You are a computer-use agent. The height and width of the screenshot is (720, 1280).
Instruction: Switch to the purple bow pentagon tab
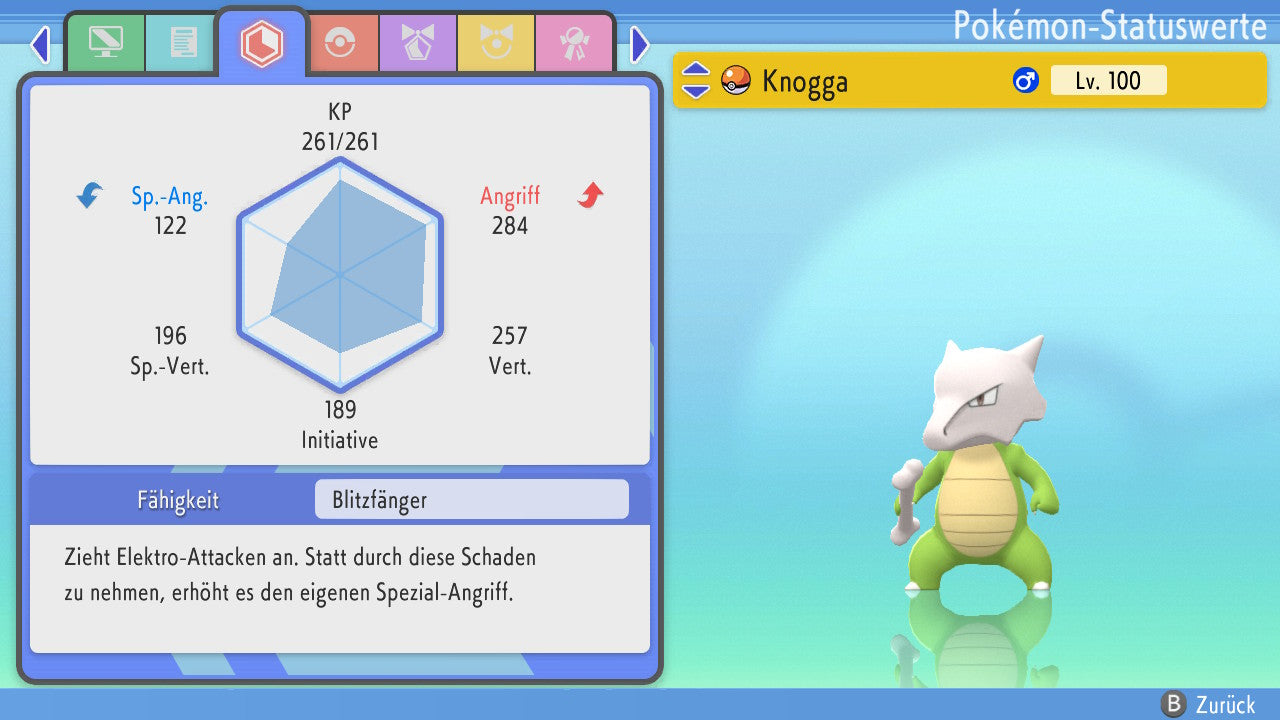[x=417, y=43]
